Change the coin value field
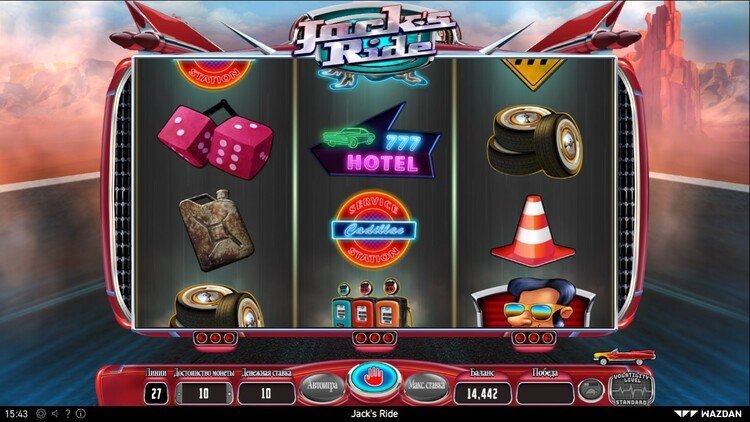The image size is (750, 422). coord(206,393)
